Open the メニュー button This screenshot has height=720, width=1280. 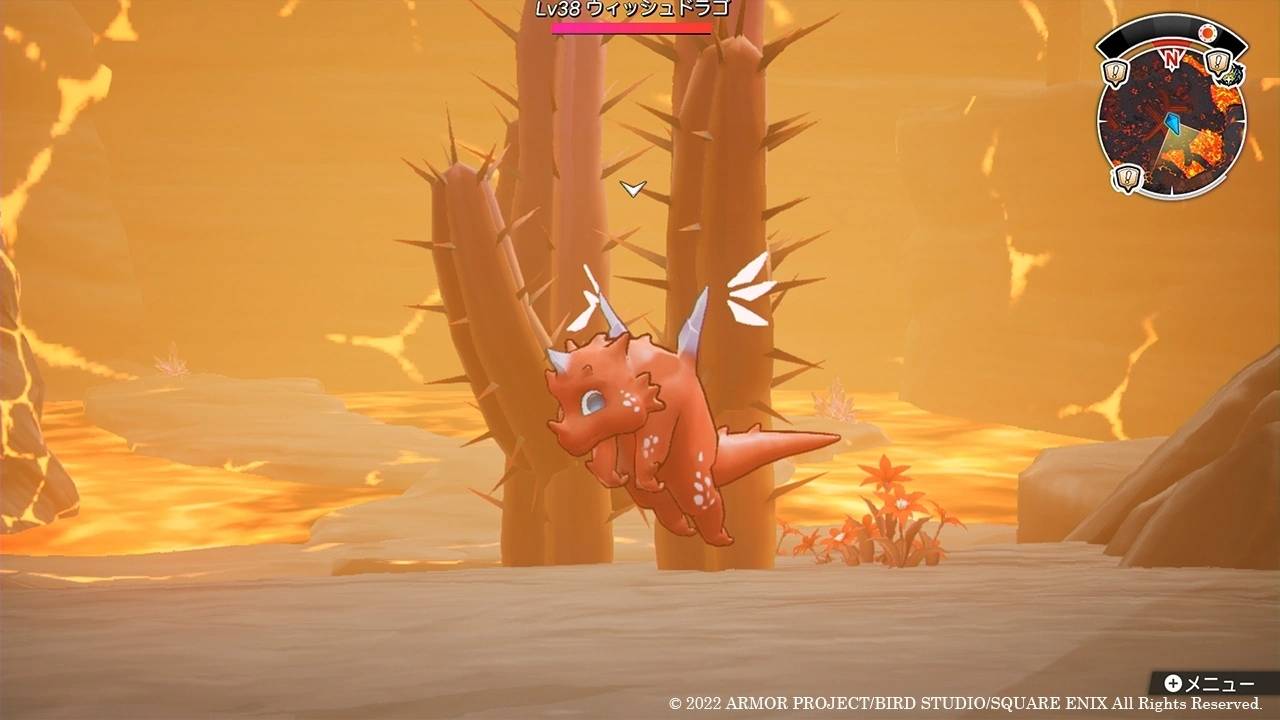pyautogui.click(x=1210, y=684)
